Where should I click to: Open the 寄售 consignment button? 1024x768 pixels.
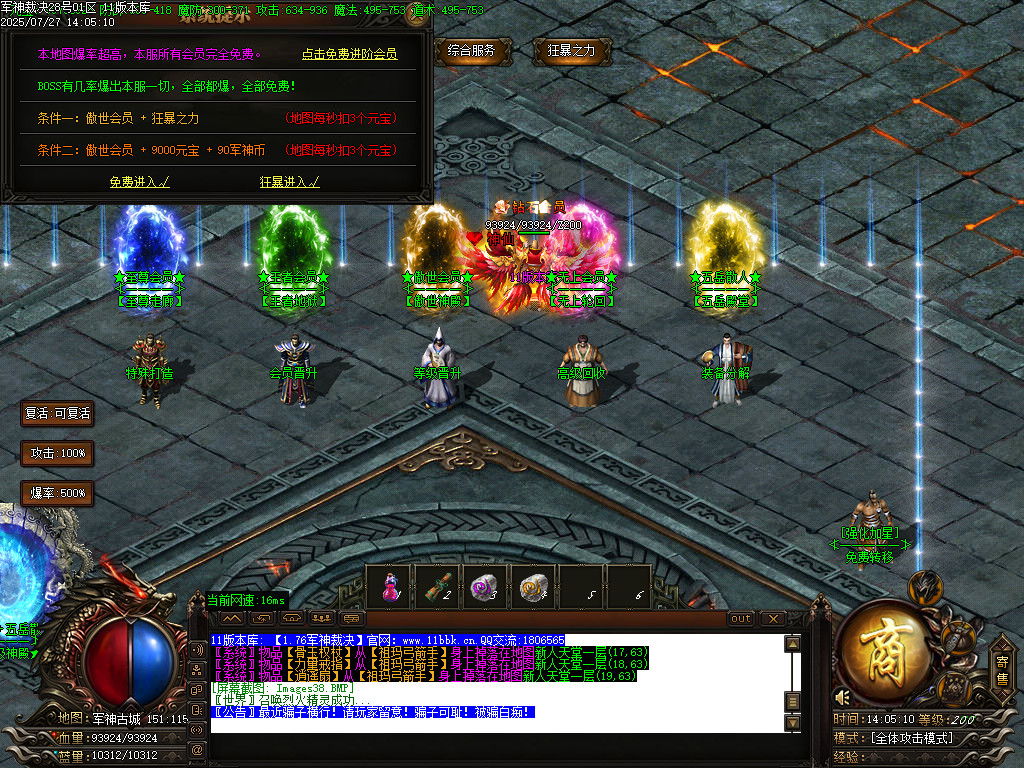click(1001, 669)
